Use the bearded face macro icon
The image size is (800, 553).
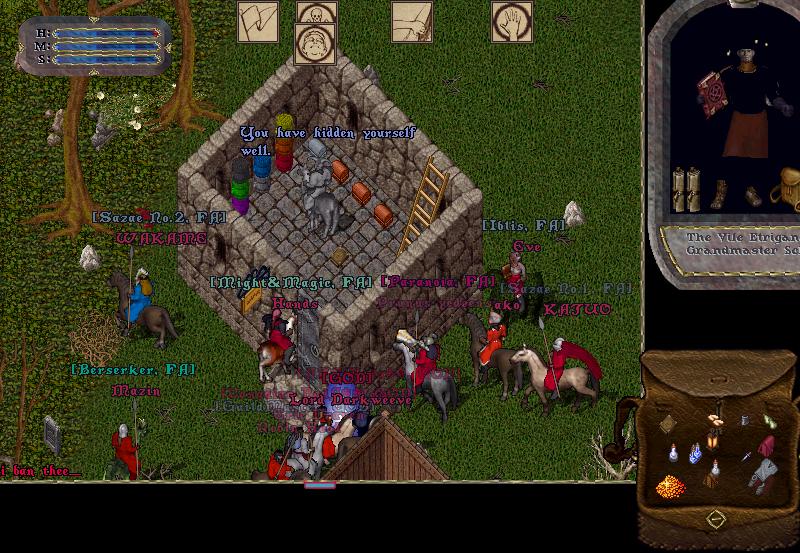tap(315, 44)
